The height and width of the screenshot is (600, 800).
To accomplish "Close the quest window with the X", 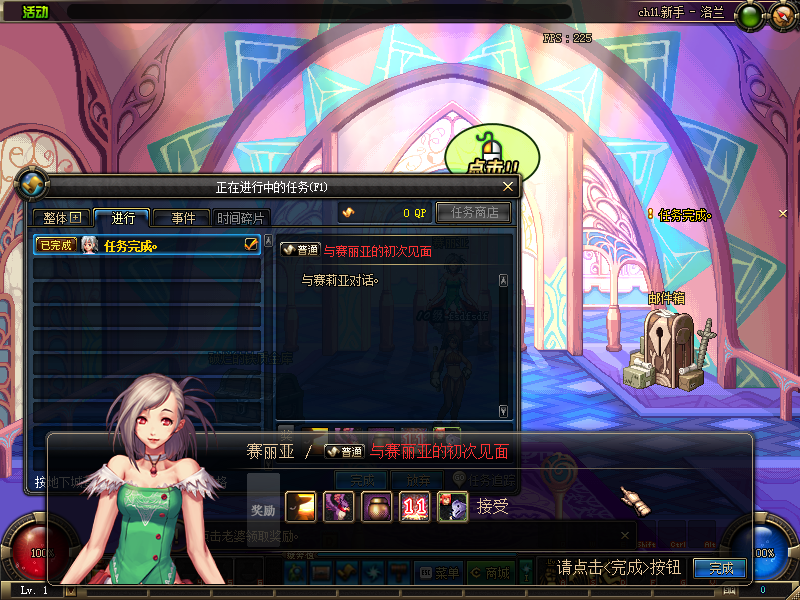I will [508, 186].
